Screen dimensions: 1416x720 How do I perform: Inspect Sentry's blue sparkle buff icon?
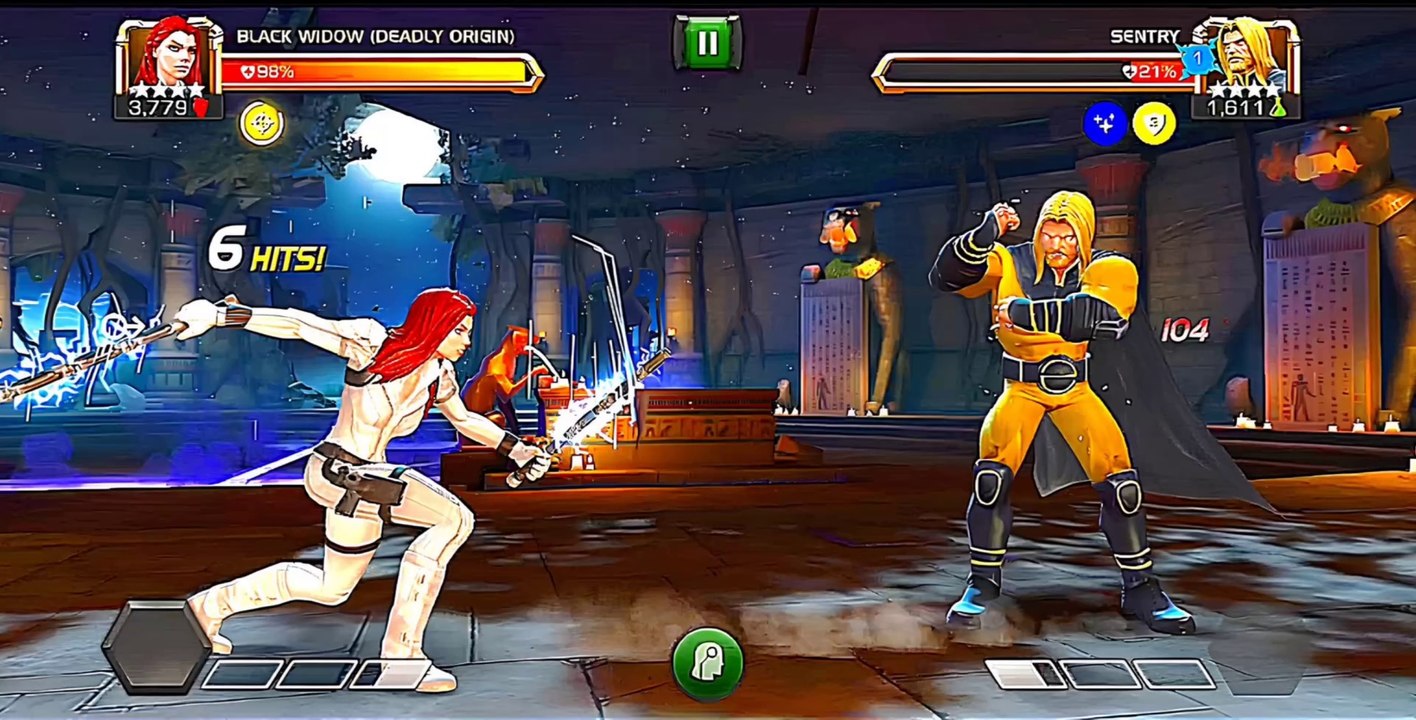point(1105,124)
